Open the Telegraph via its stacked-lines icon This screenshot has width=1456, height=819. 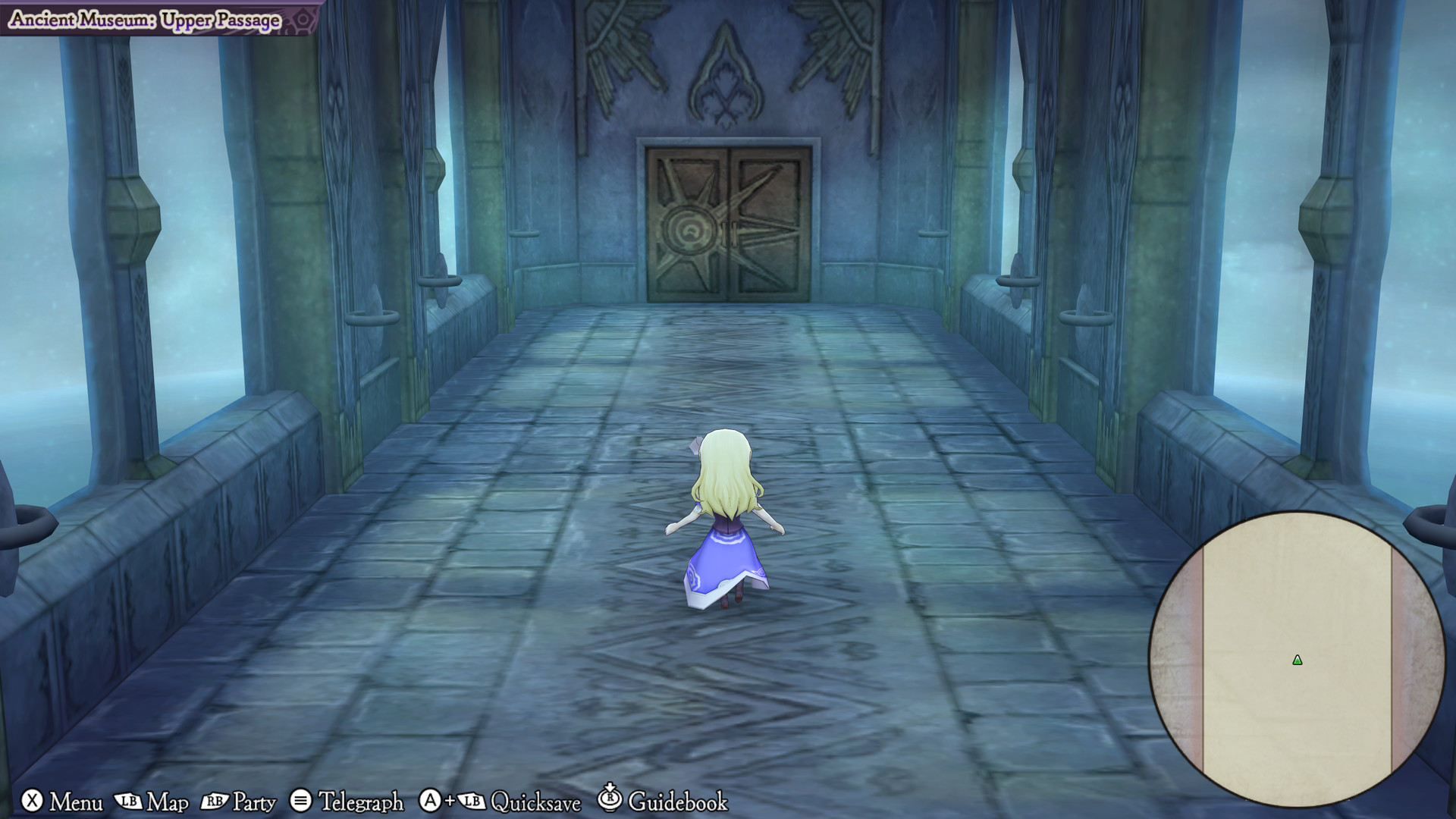pos(300,800)
